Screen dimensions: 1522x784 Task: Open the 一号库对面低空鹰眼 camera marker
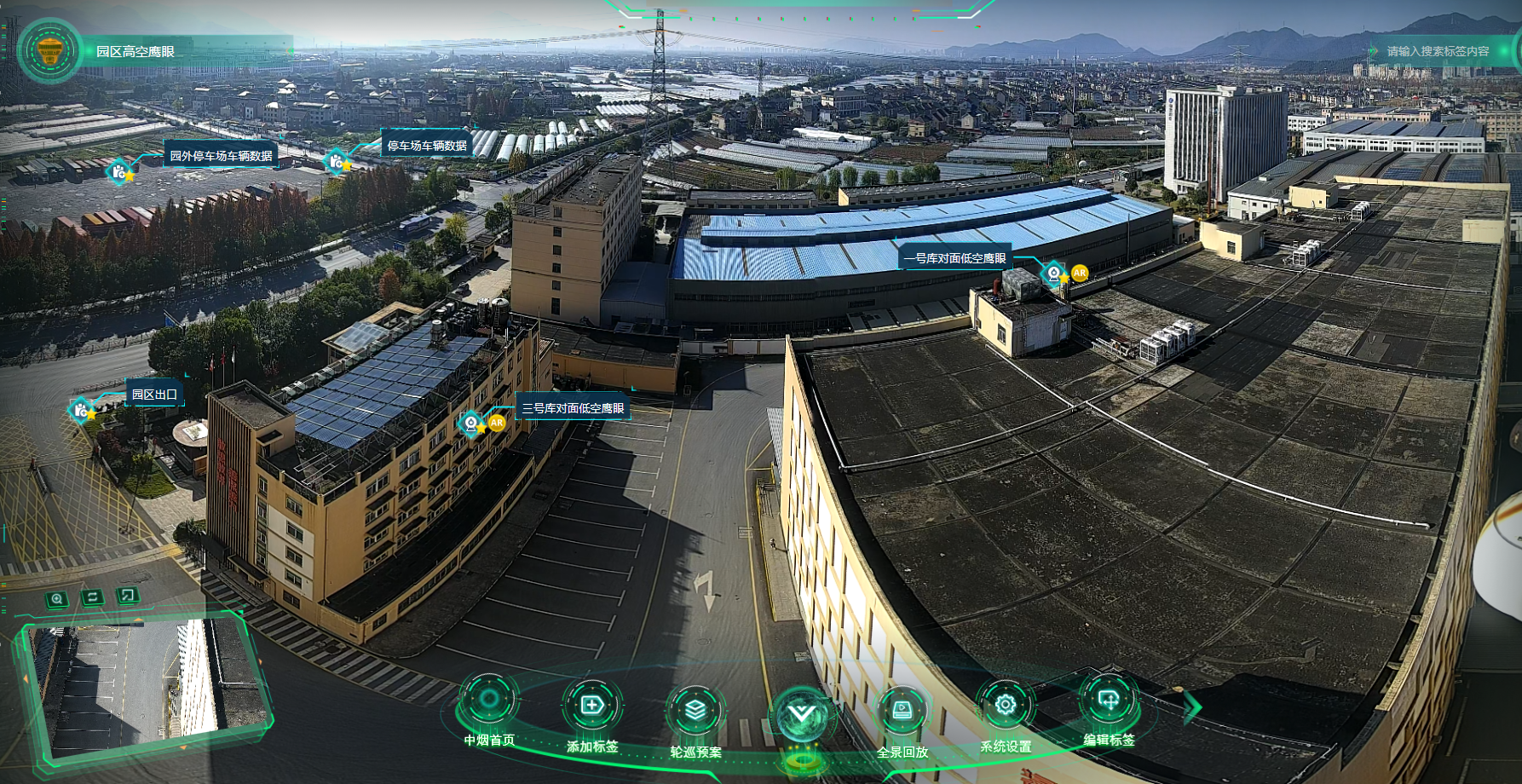pyautogui.click(x=1054, y=273)
